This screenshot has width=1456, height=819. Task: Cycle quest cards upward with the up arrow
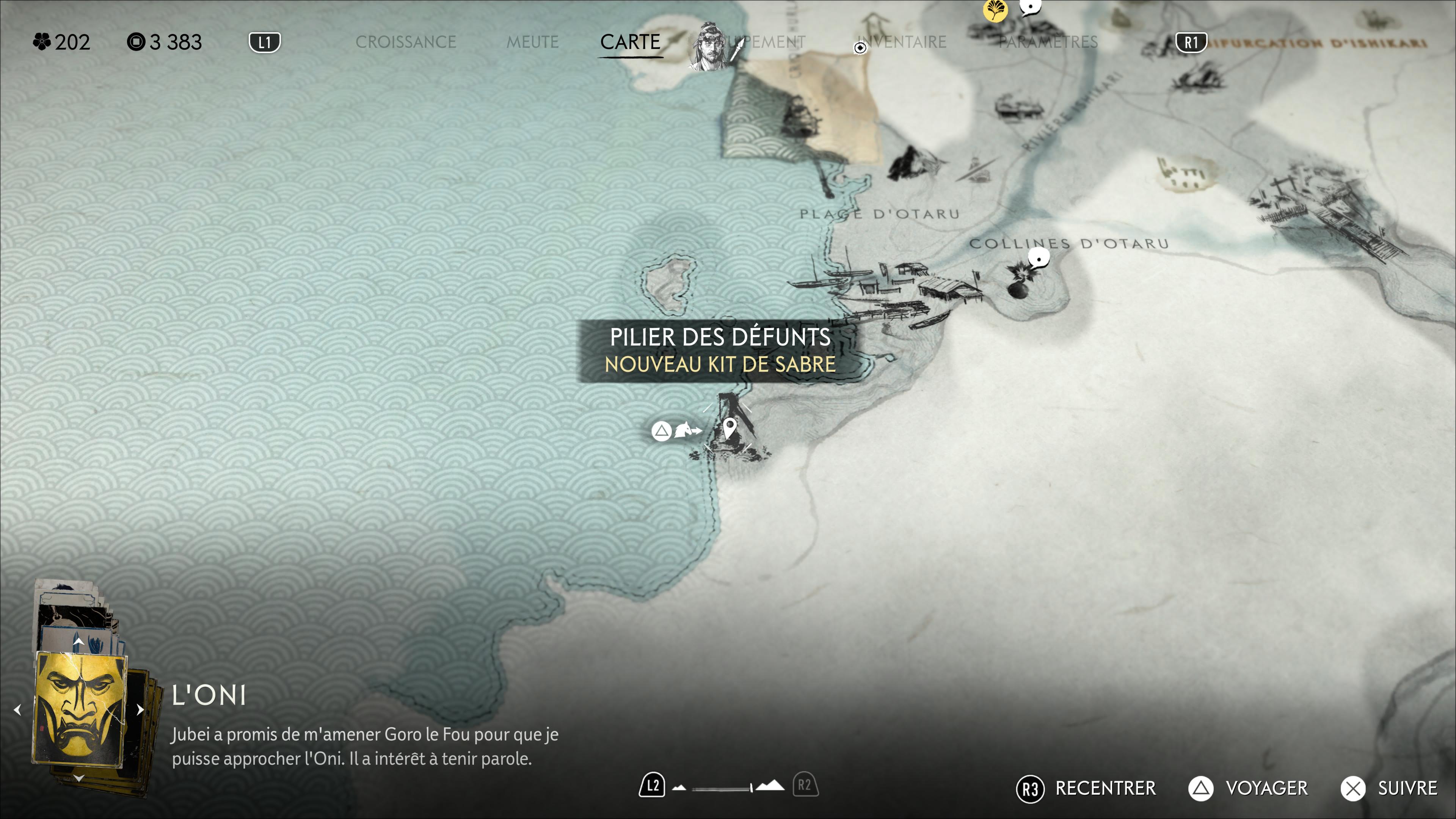pyautogui.click(x=78, y=642)
